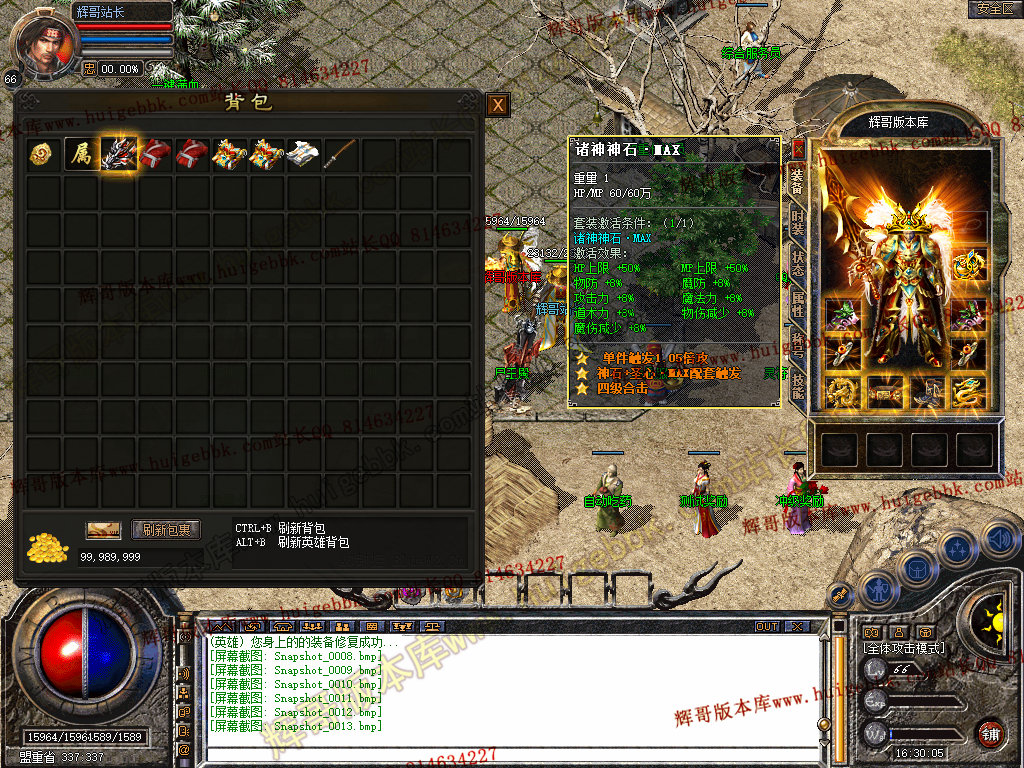Image resolution: width=1024 pixels, height=768 pixels.
Task: Click the equipped belt slot
Action: coord(885,392)
